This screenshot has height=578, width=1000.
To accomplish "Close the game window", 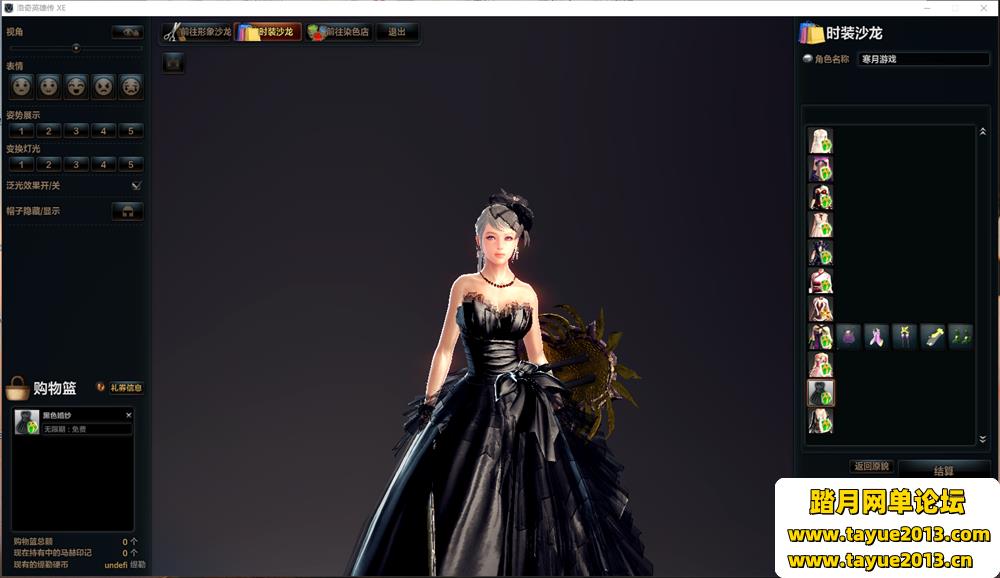I will pos(983,8).
